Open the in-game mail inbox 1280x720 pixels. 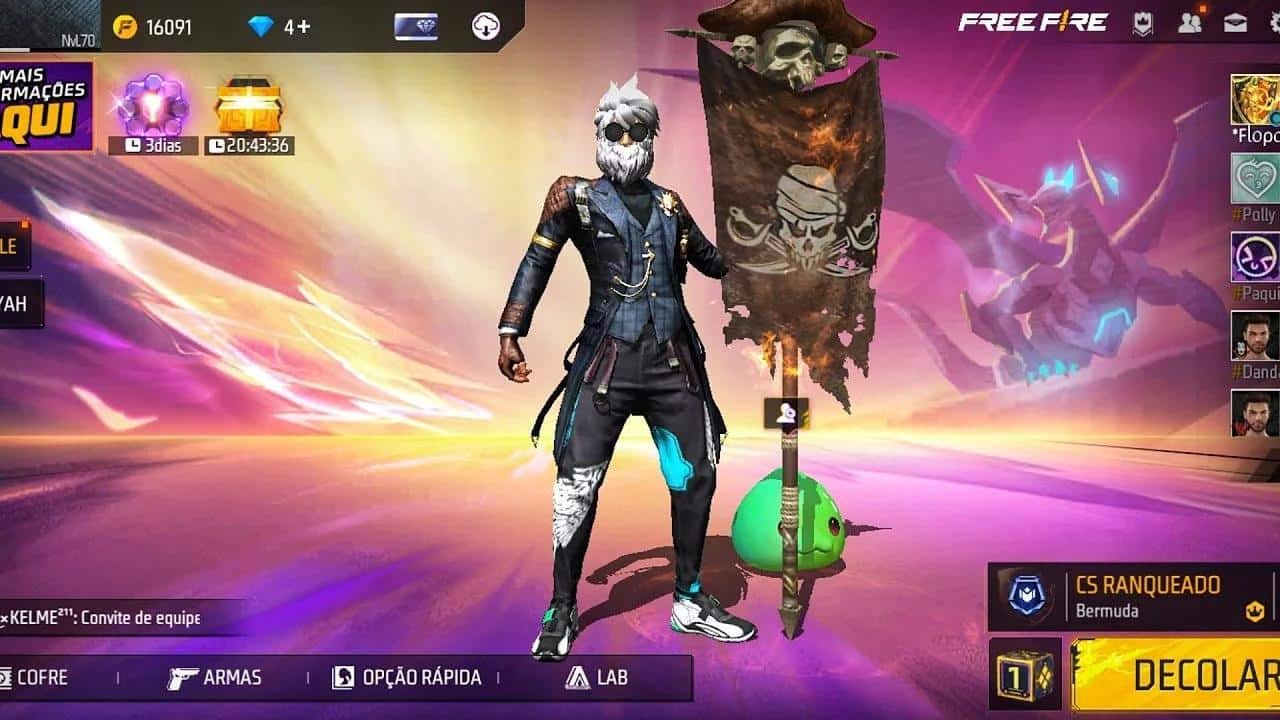[x=1234, y=23]
